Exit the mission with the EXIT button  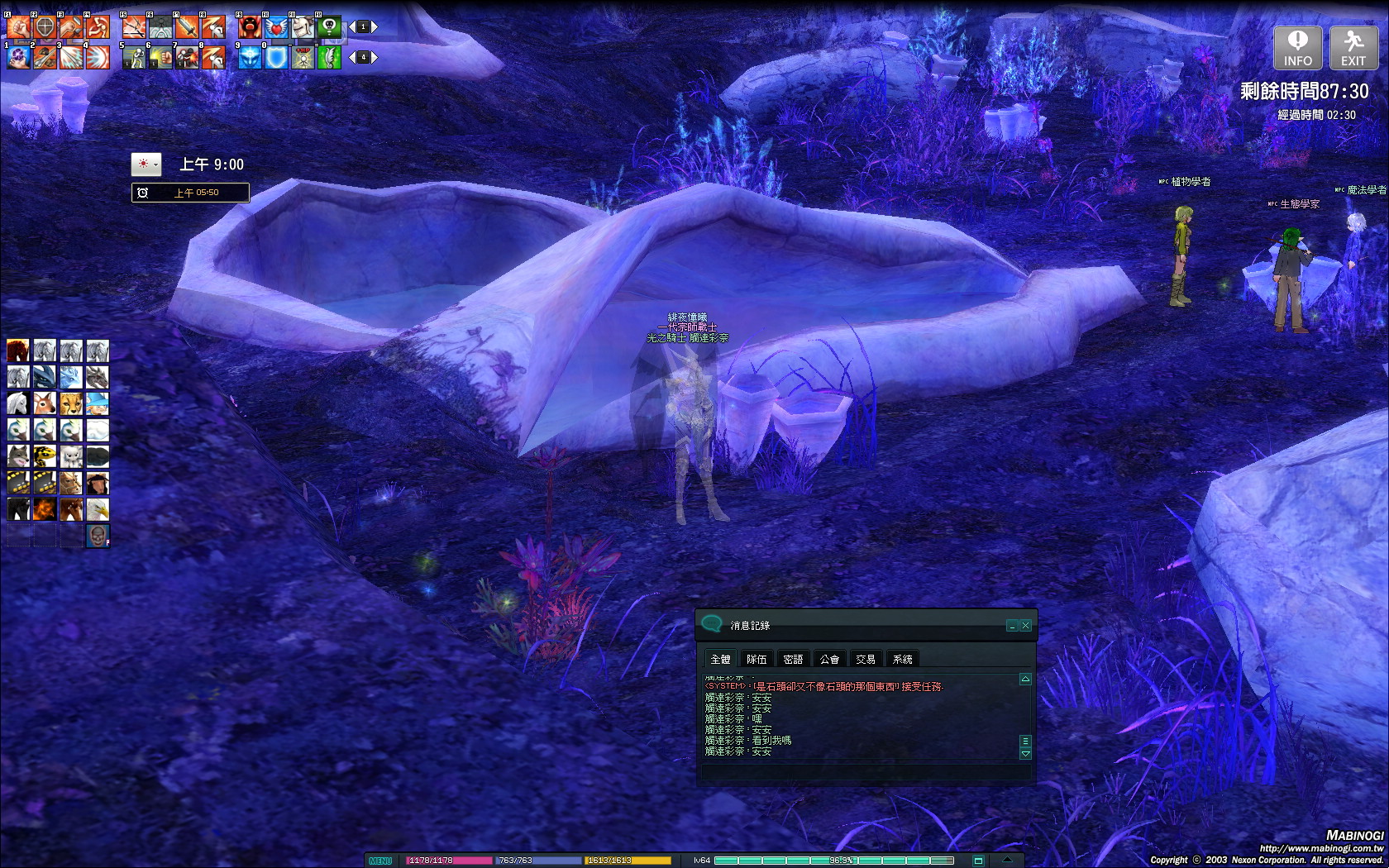1353,48
